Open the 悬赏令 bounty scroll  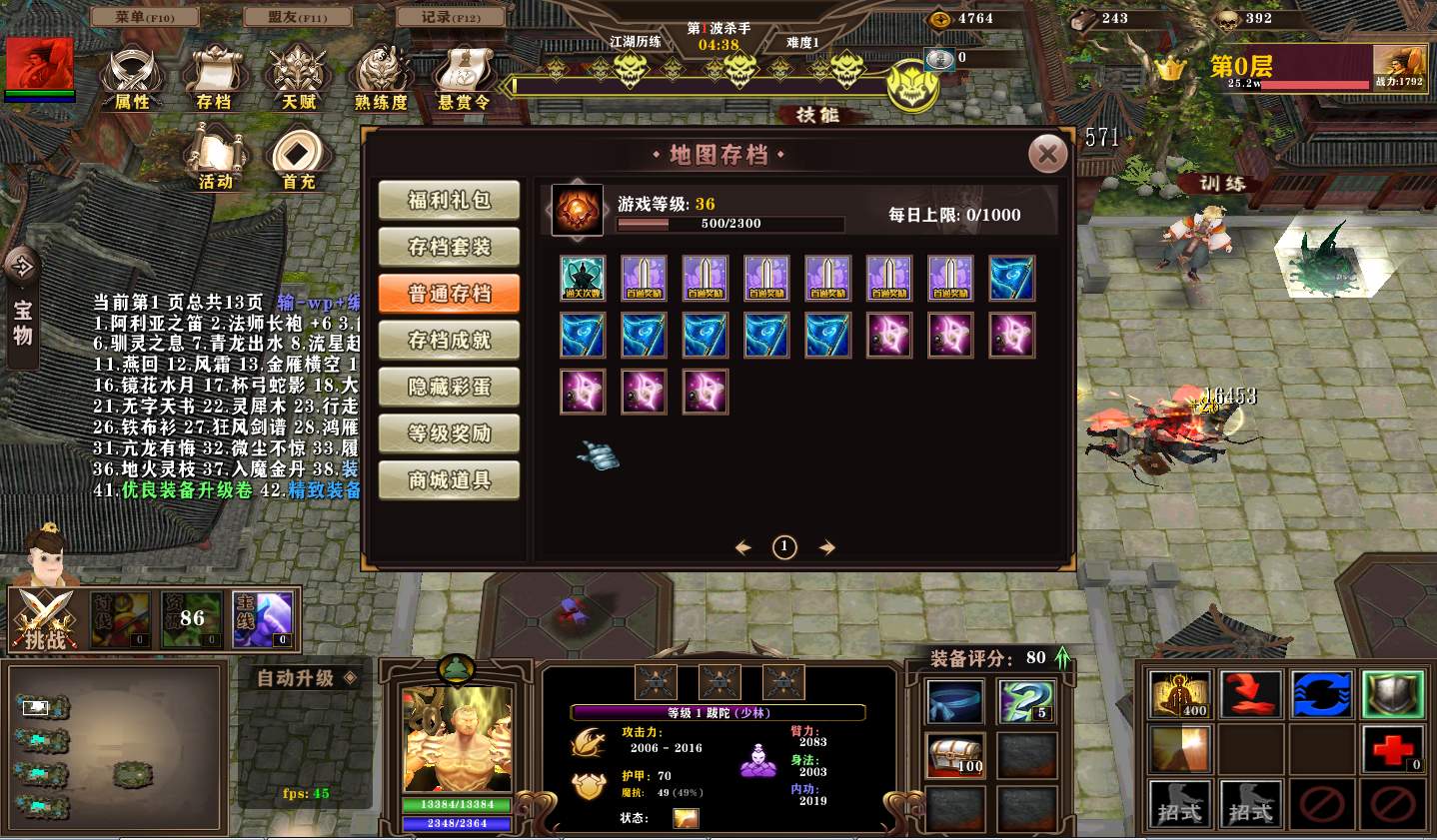[x=464, y=76]
